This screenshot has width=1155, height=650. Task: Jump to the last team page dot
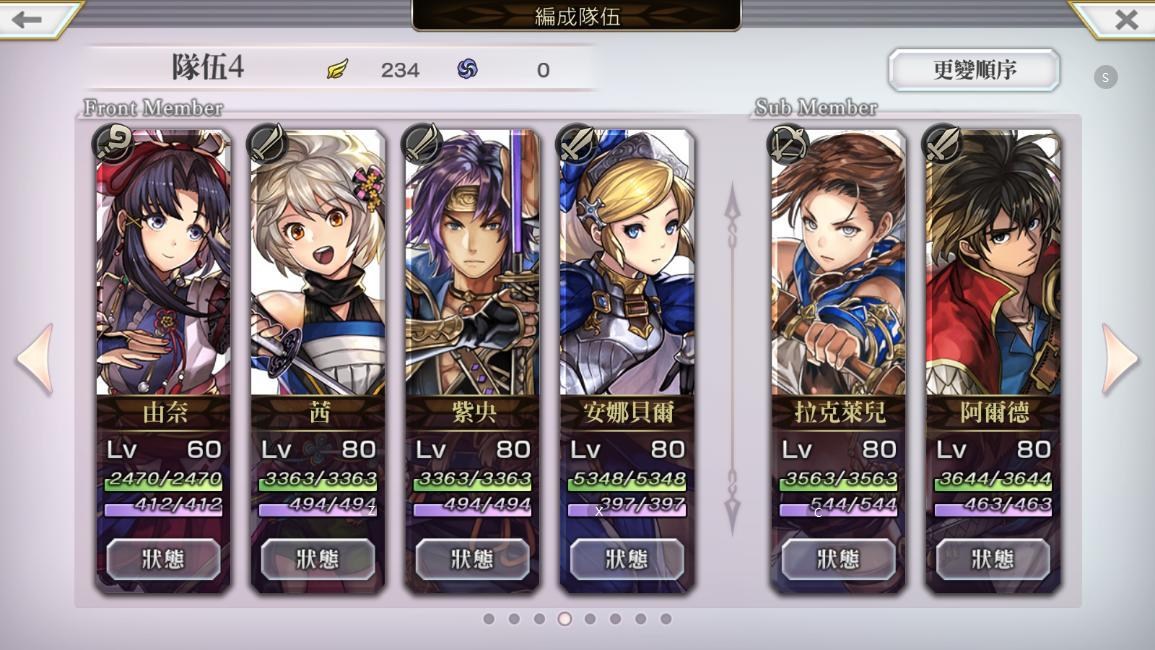666,619
